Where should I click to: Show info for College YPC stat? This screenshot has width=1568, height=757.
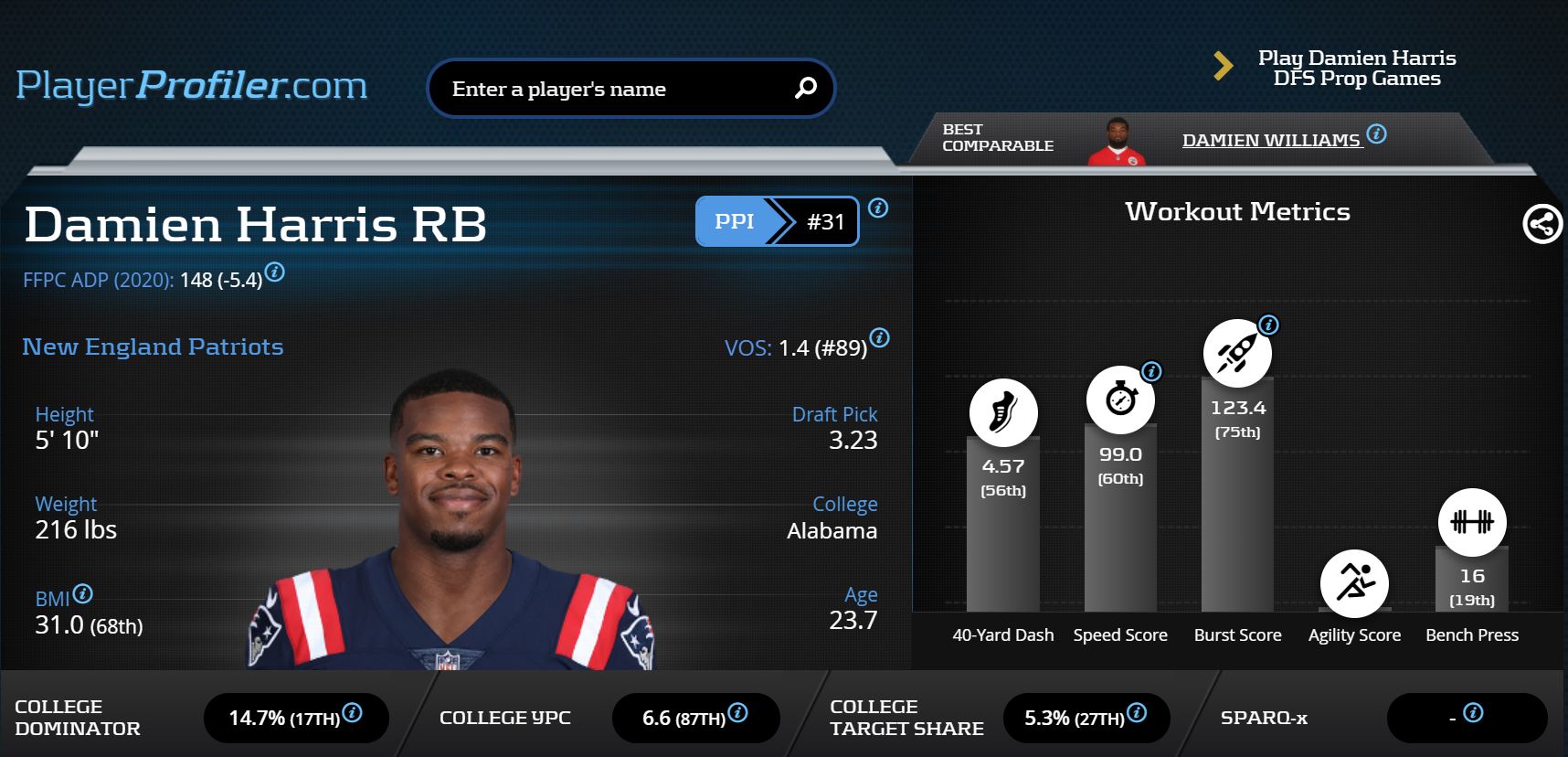pos(737,713)
